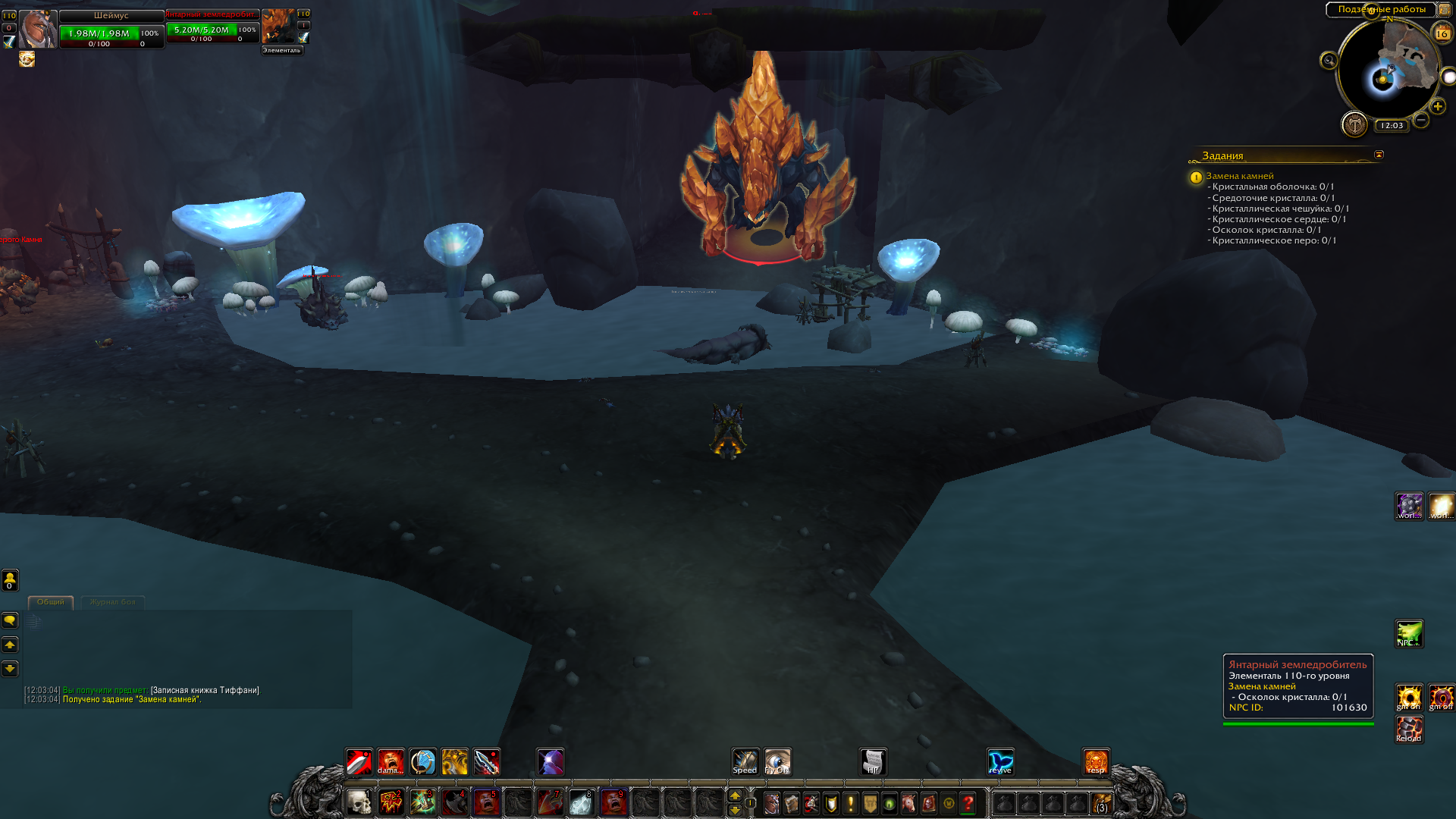1456x819 pixels.
Task: Activate the Fly On macro
Action: (777, 761)
